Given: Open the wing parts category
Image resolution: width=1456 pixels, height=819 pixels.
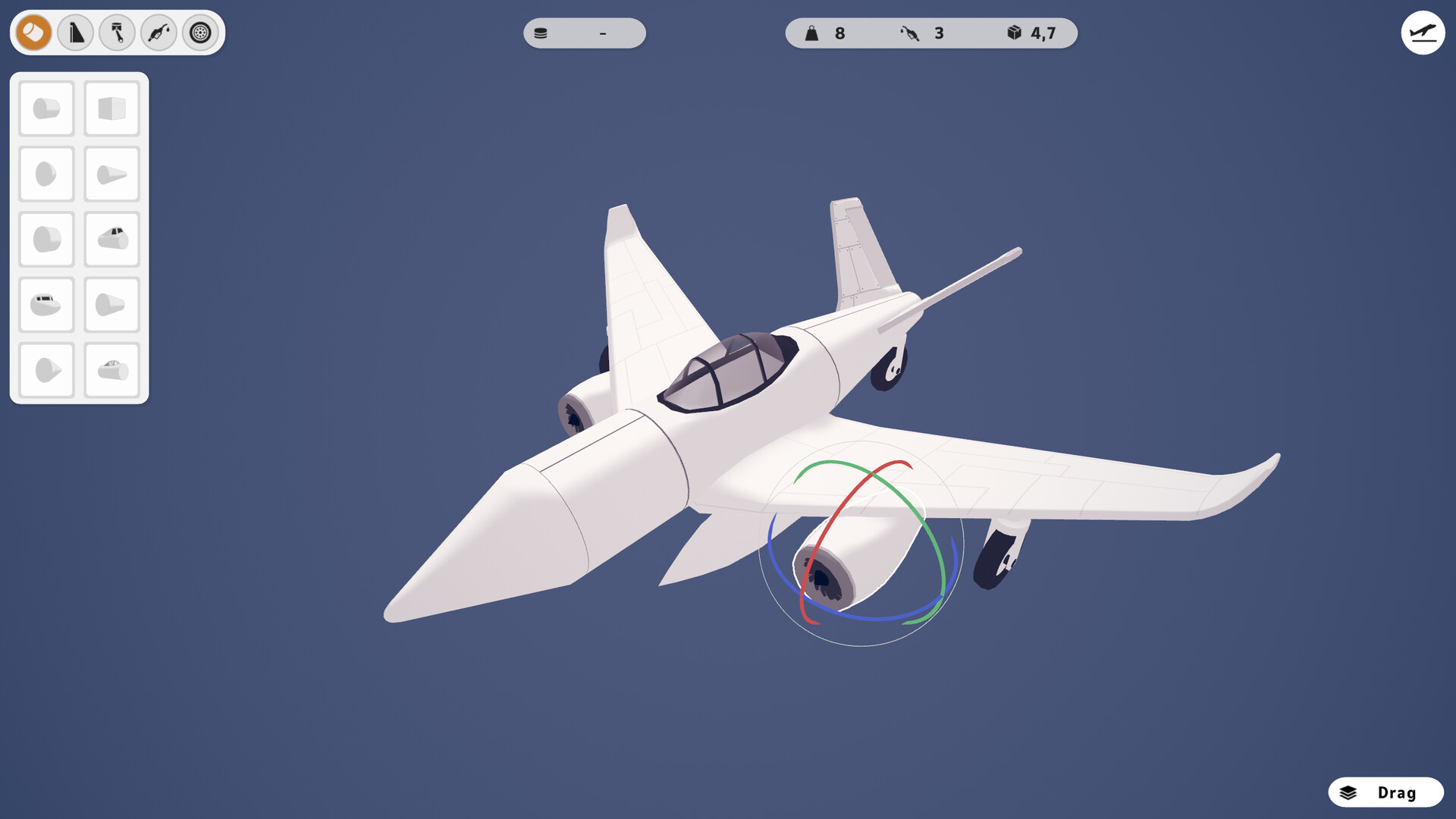Looking at the screenshot, I should click(74, 33).
